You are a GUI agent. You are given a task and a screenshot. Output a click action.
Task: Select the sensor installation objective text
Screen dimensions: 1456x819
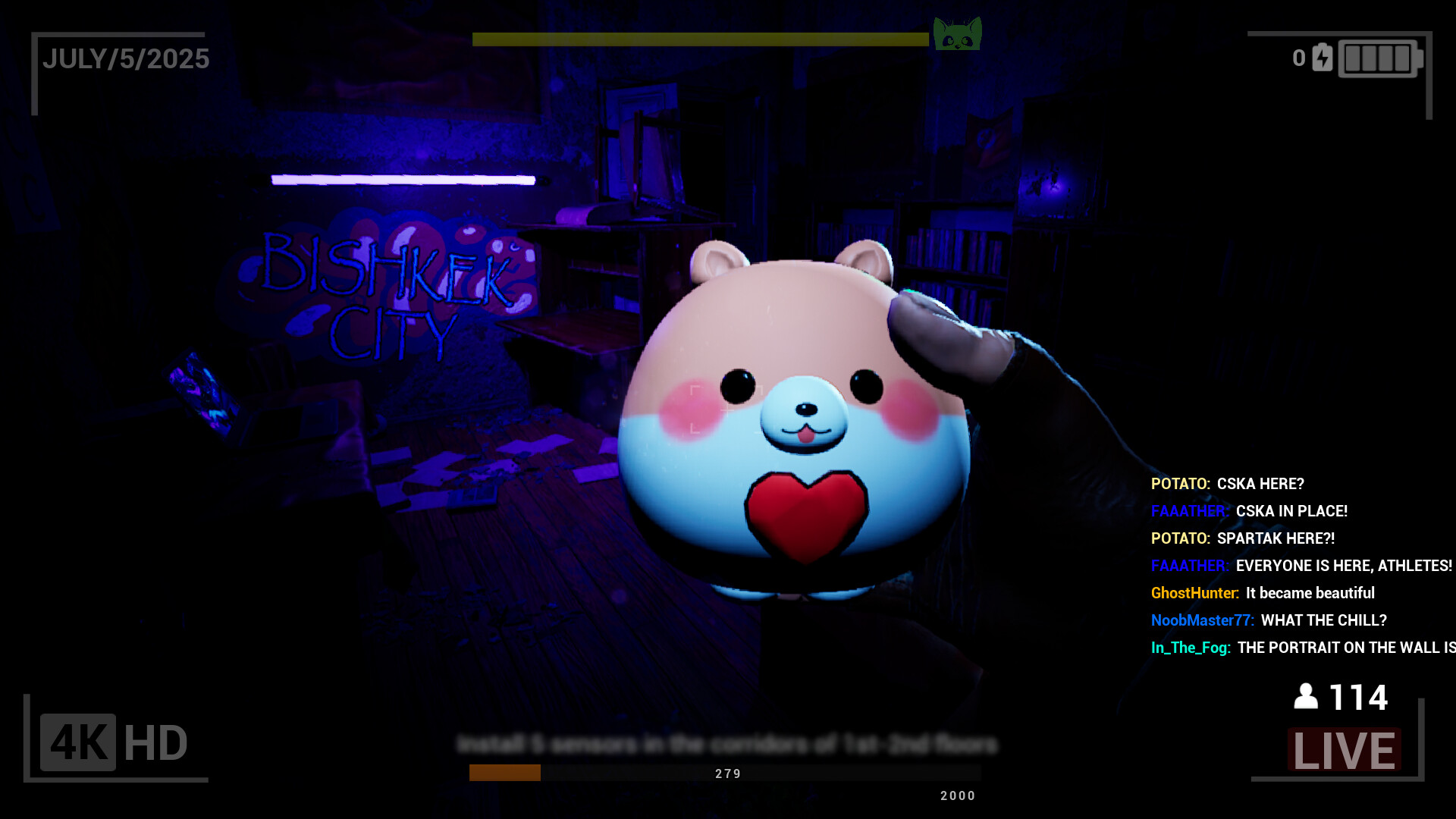tap(727, 745)
